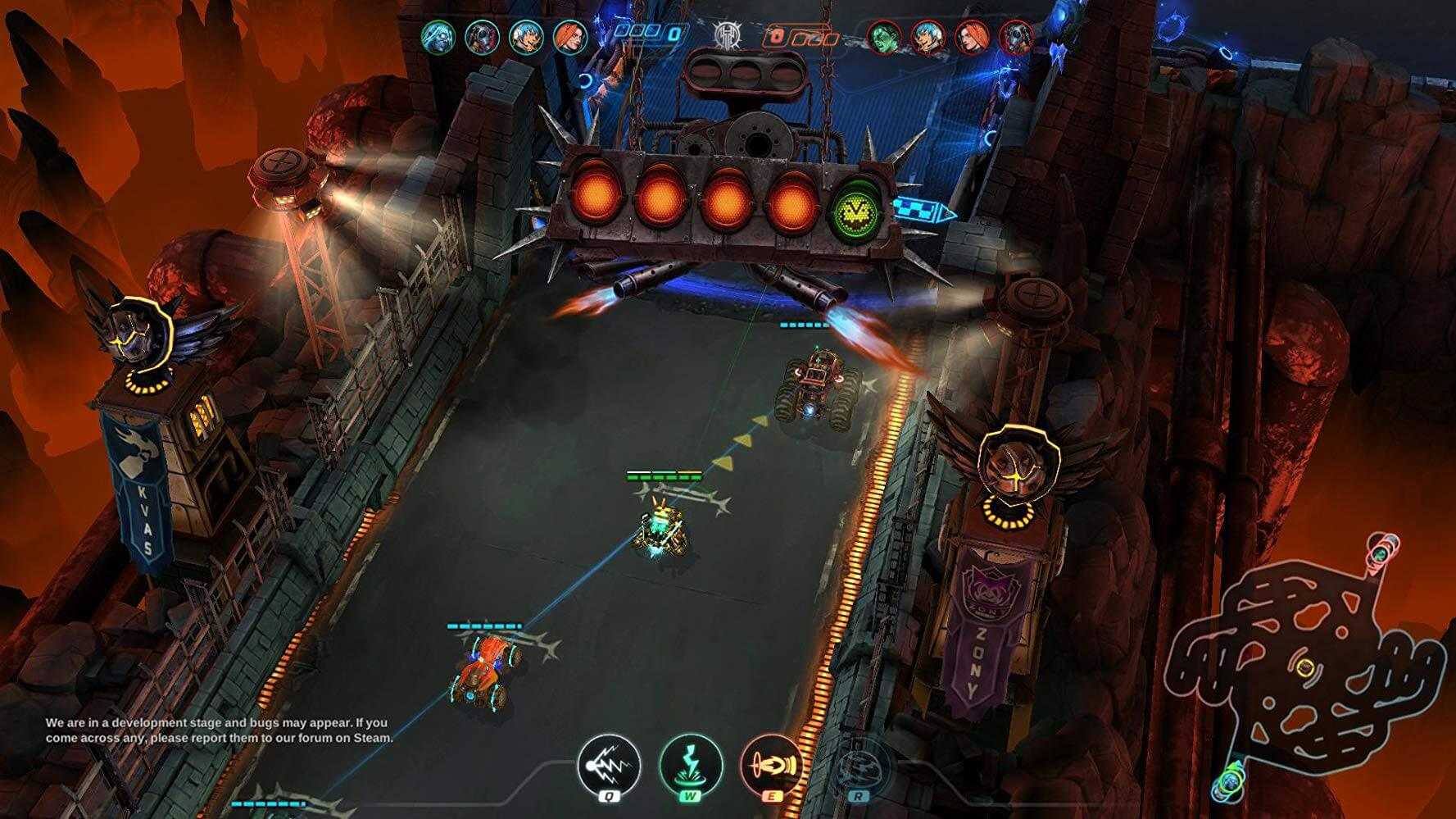The image size is (1456, 819).
Task: Trigger the orange rocket boost ability
Action: [x=772, y=765]
